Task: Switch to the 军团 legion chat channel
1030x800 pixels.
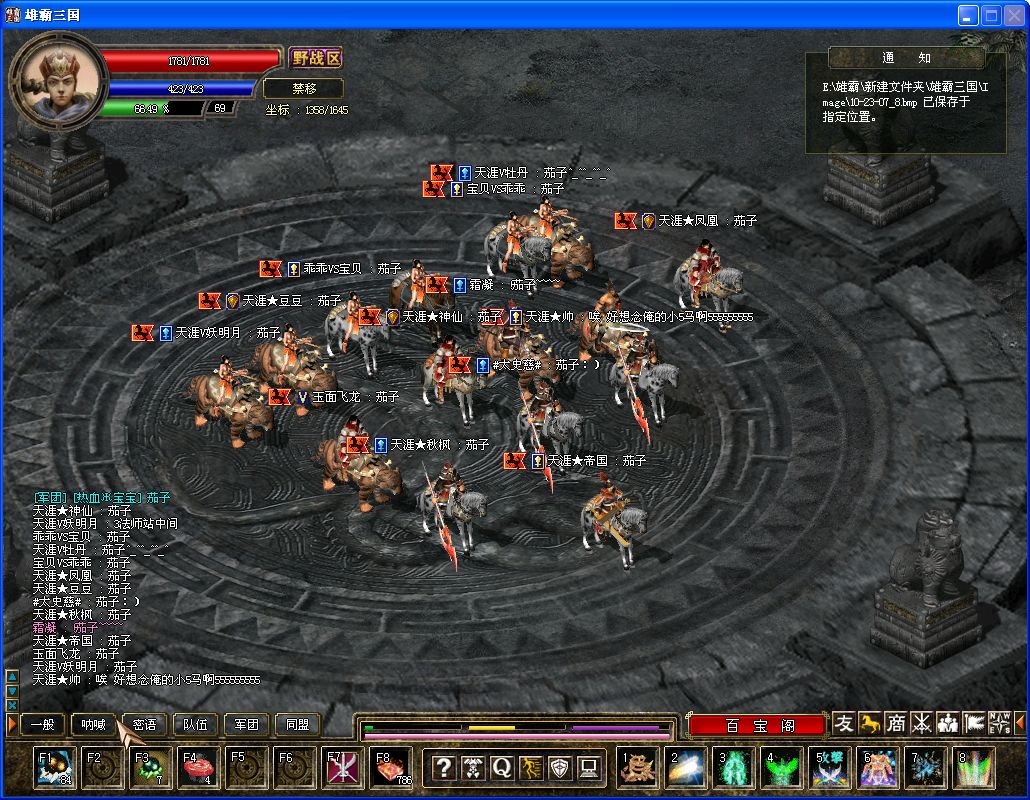Action: tap(246, 724)
